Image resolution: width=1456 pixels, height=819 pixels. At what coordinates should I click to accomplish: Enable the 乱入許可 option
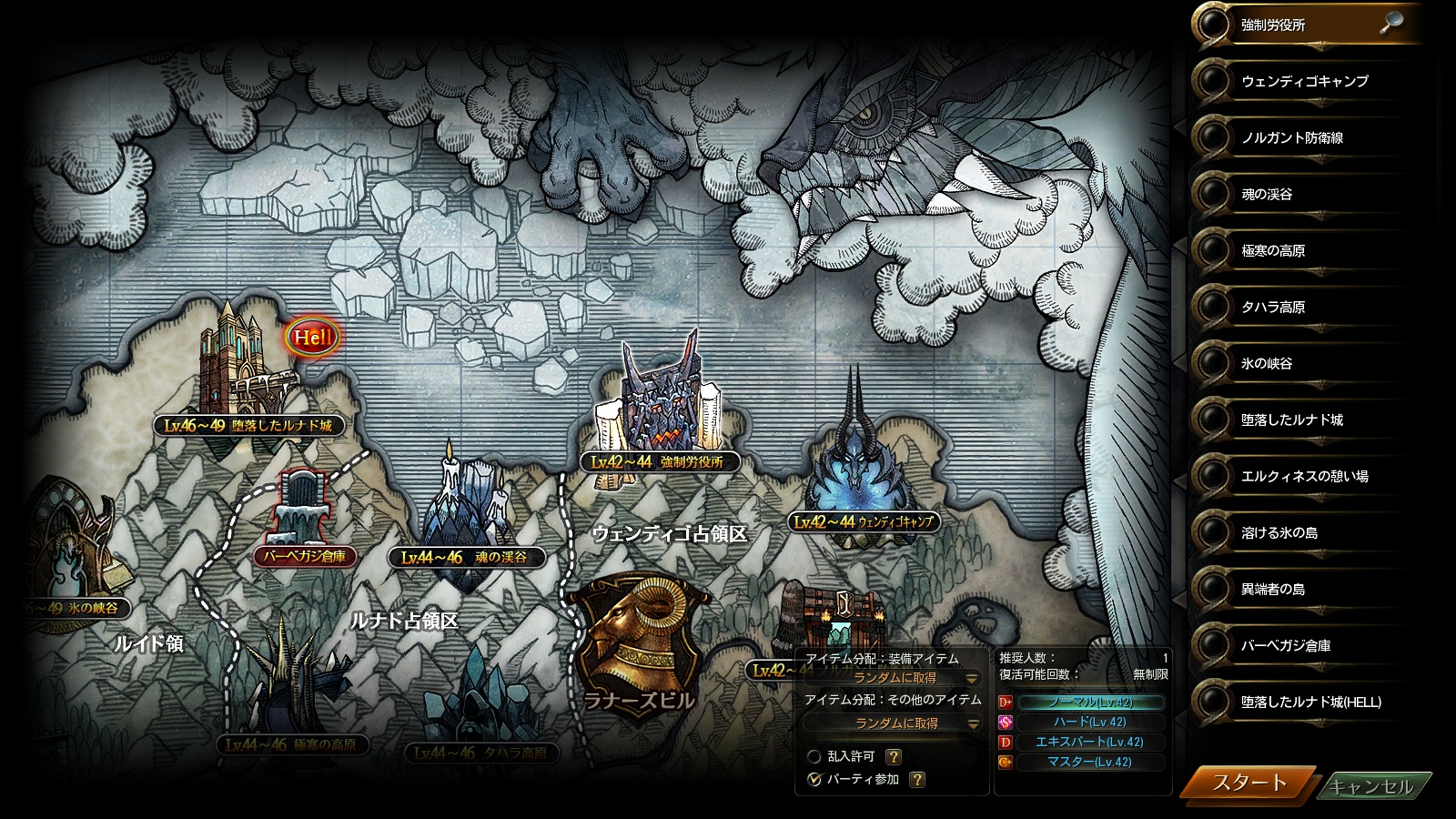pos(815,757)
